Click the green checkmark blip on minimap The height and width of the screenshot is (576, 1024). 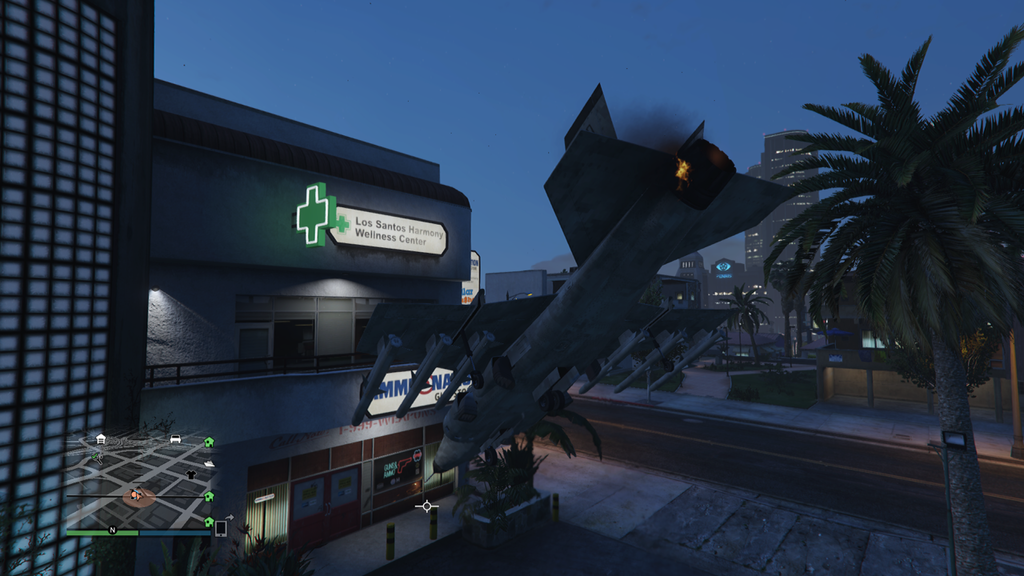pyautogui.click(x=97, y=457)
